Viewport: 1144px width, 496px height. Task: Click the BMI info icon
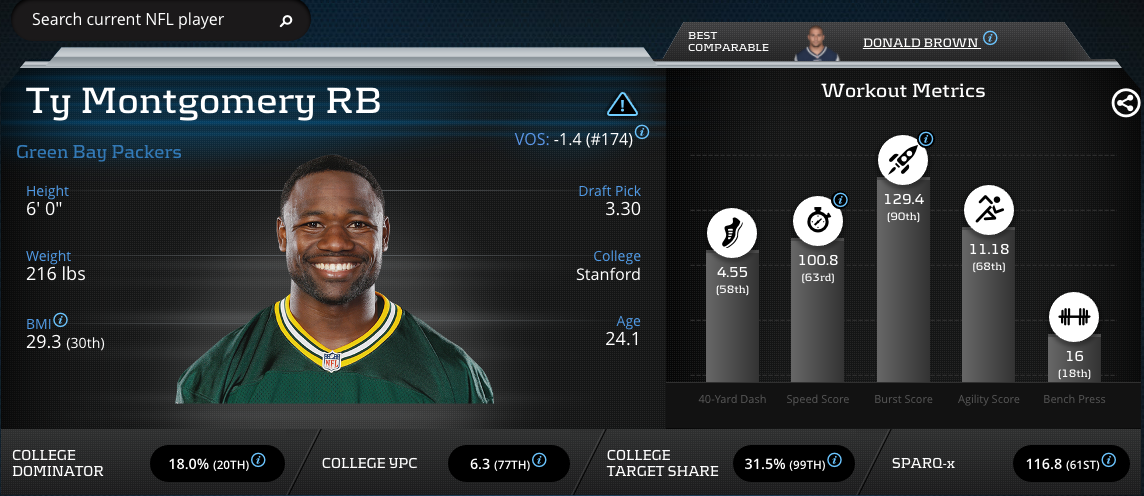[x=61, y=320]
